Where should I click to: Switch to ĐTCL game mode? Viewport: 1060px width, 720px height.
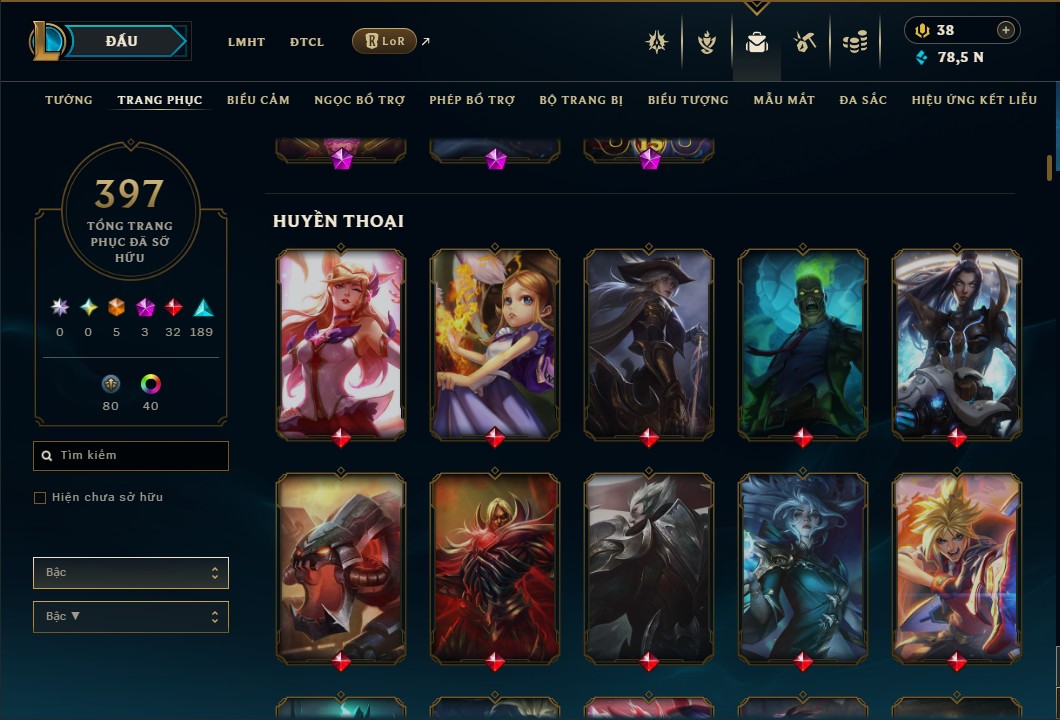coord(307,42)
